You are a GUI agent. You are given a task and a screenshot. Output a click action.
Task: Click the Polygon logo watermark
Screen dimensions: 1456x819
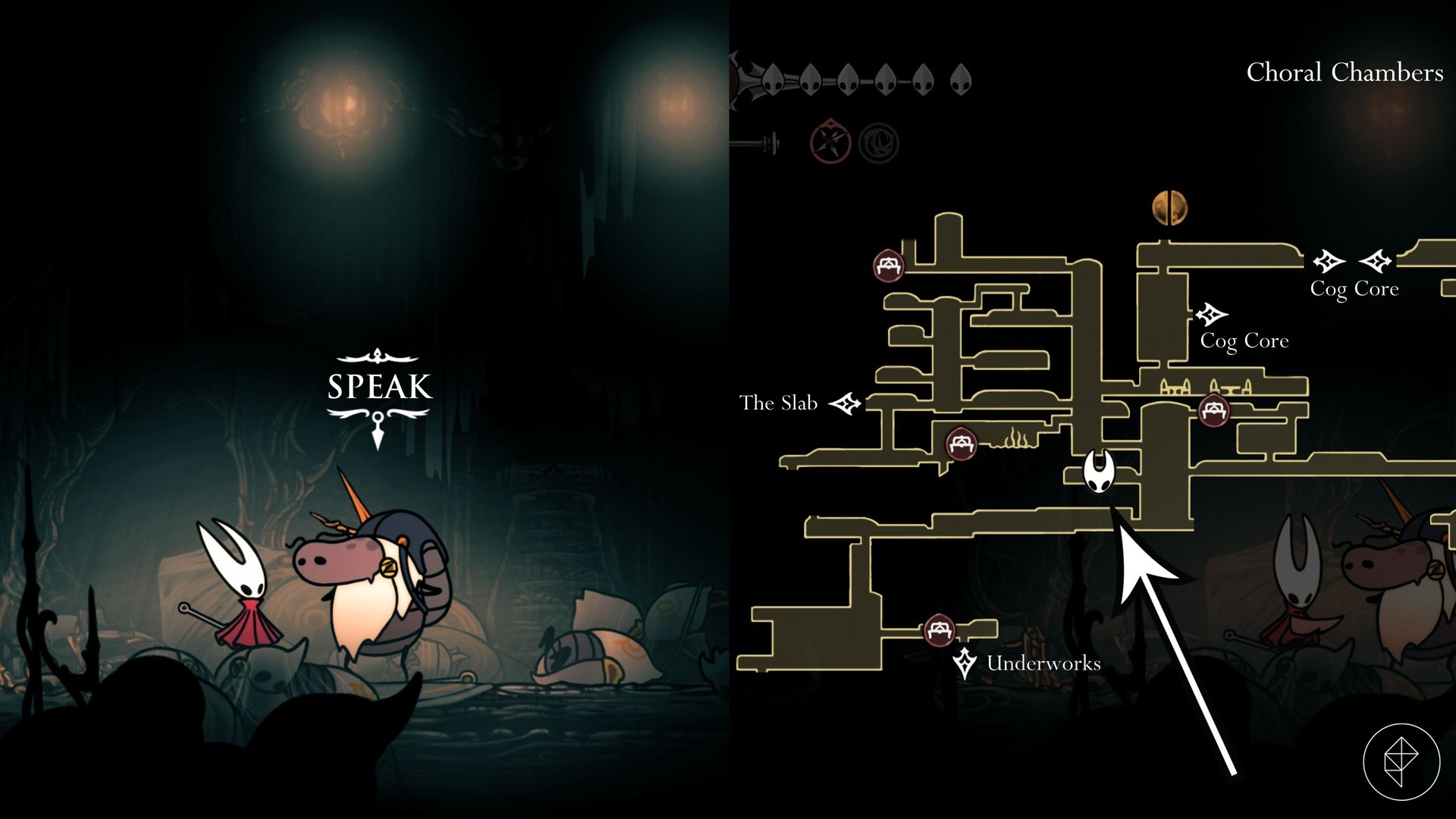(1401, 761)
